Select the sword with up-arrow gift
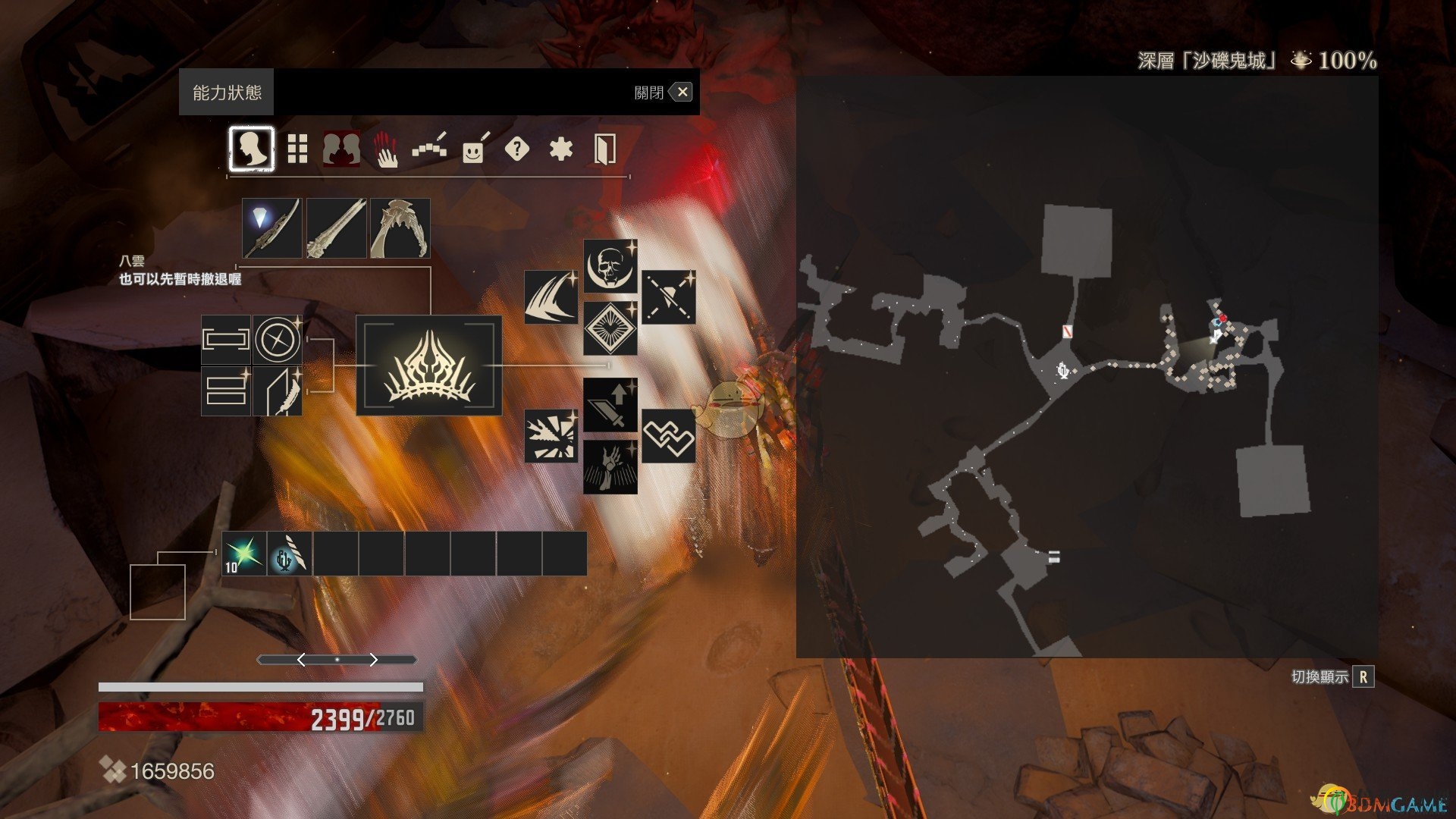Image resolution: width=1456 pixels, height=819 pixels. tap(610, 405)
